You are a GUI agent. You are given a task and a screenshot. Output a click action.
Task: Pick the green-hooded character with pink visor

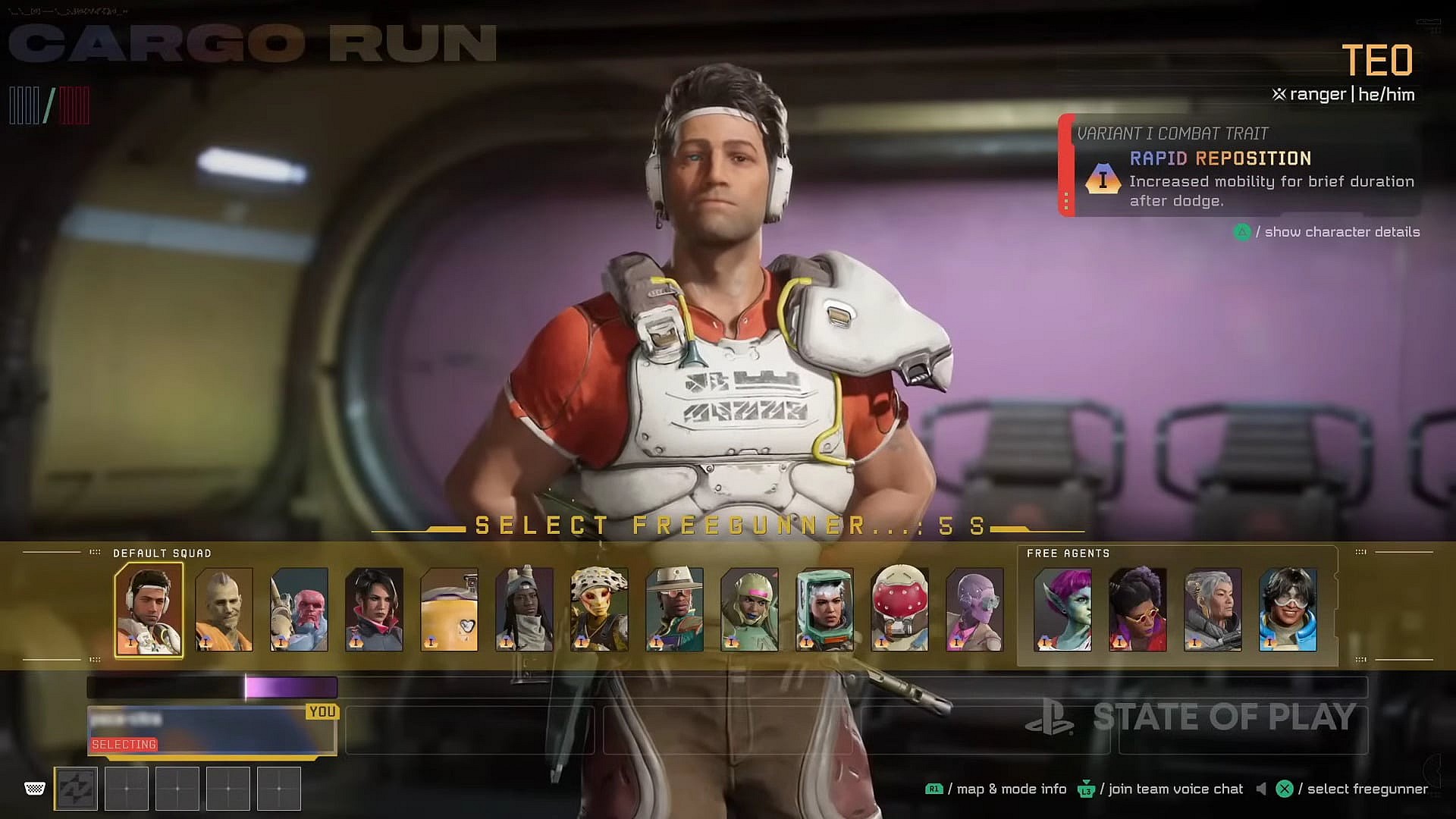click(x=749, y=610)
